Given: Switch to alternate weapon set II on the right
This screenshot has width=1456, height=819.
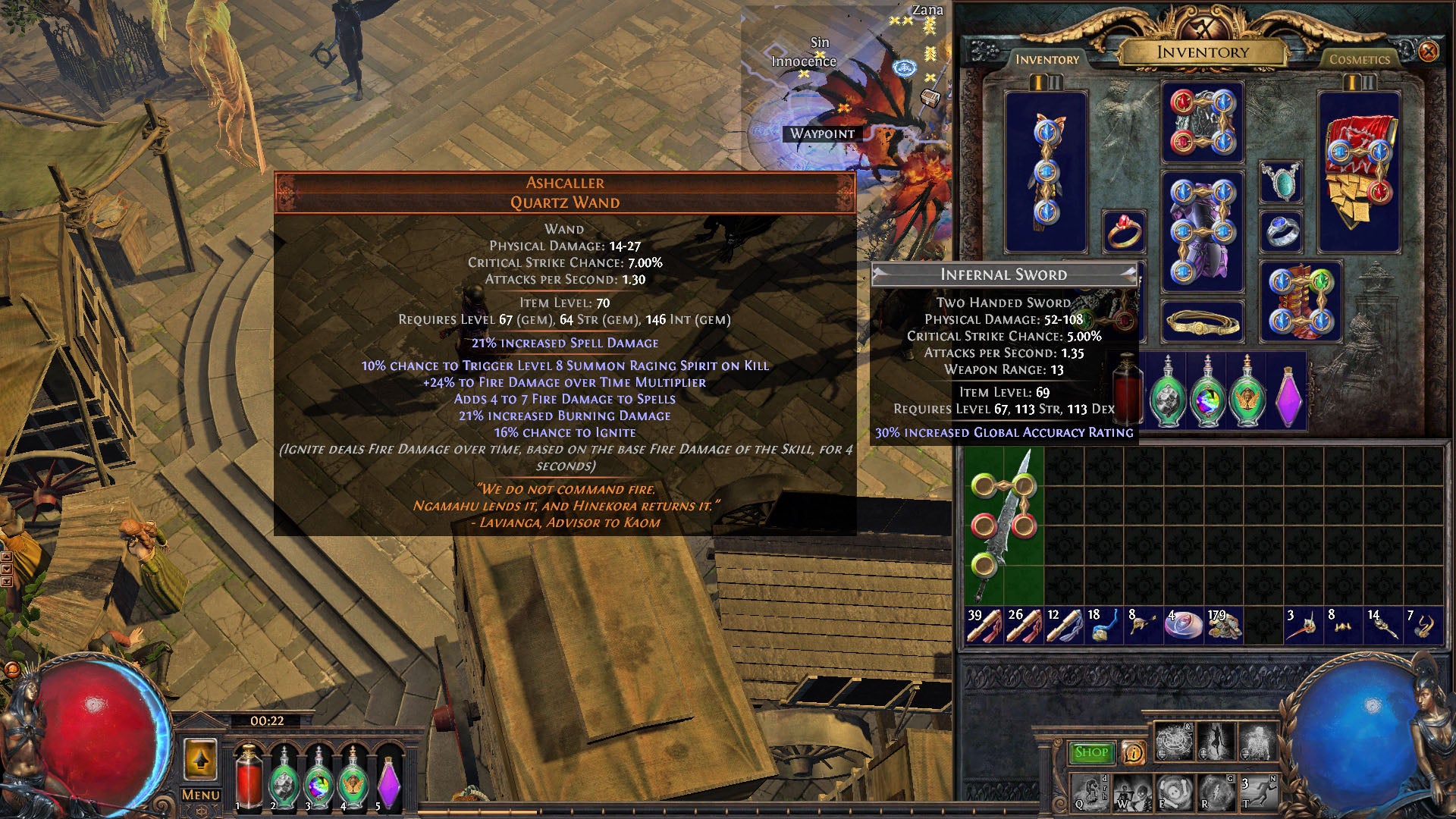Looking at the screenshot, I should (x=1368, y=82).
